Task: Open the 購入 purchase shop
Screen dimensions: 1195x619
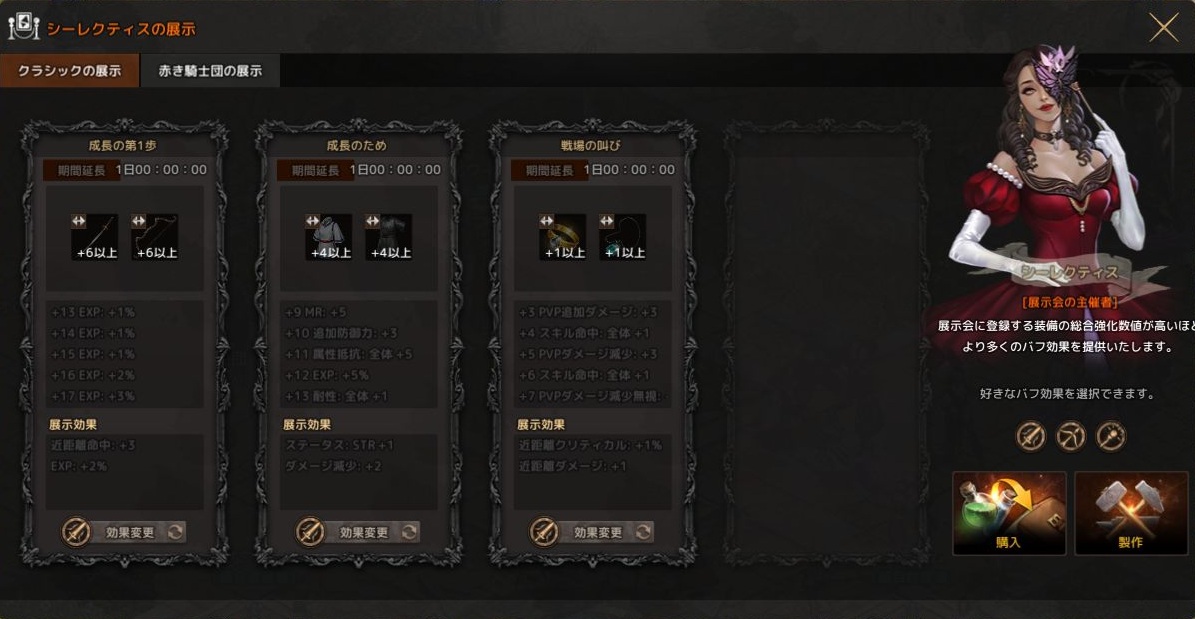Action: [x=1009, y=513]
